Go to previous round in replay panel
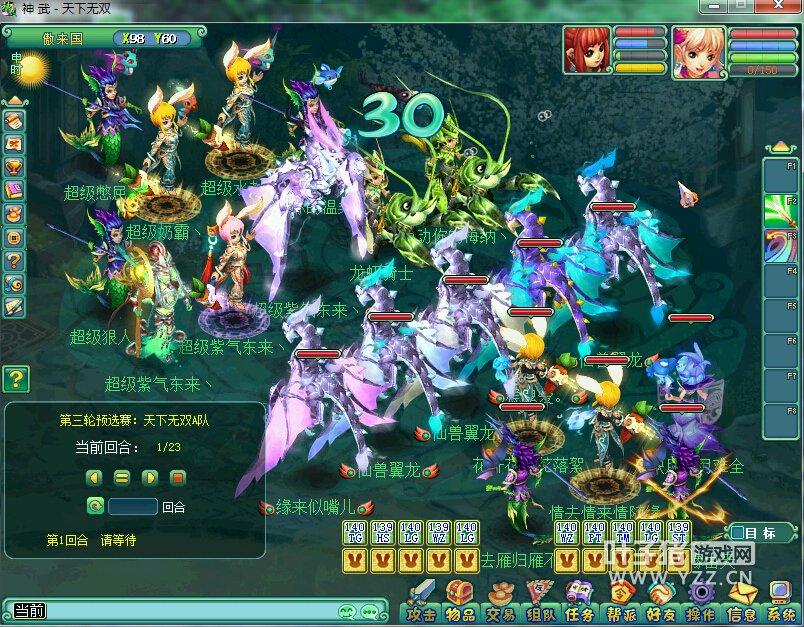Screen dimensions: 804x627 coord(94,477)
